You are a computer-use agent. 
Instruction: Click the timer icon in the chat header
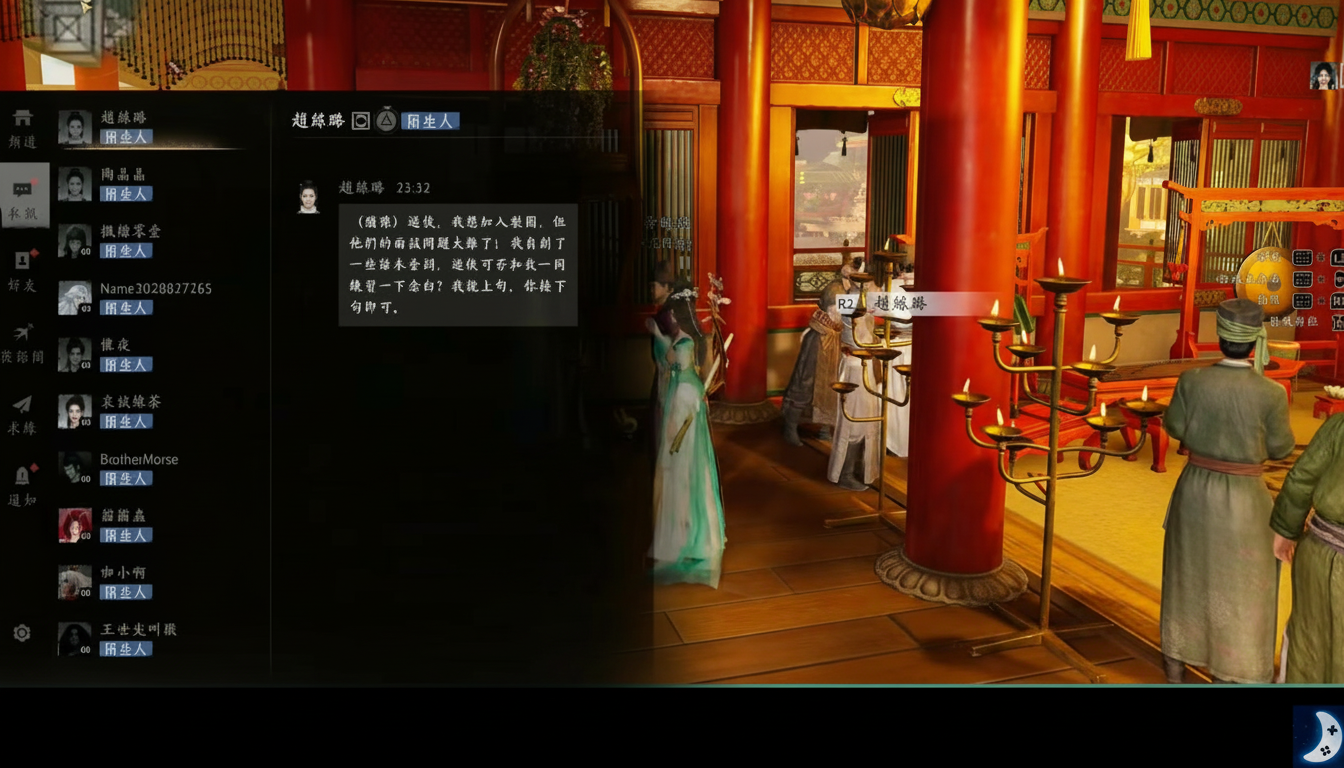(387, 120)
